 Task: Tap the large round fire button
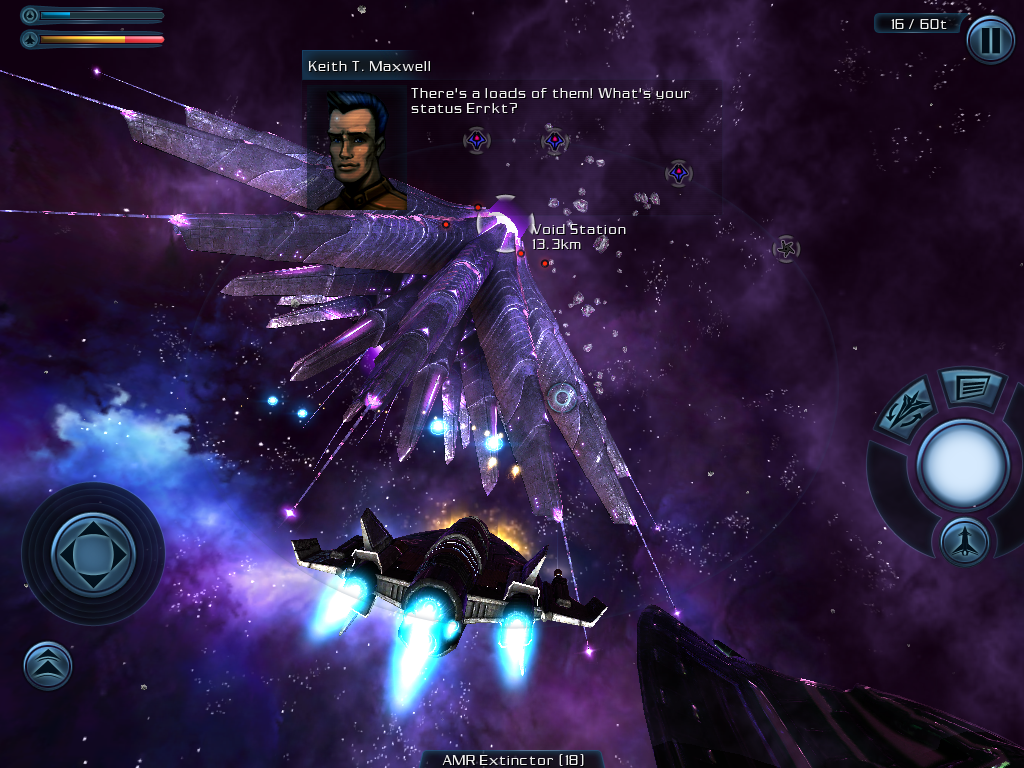(x=962, y=465)
